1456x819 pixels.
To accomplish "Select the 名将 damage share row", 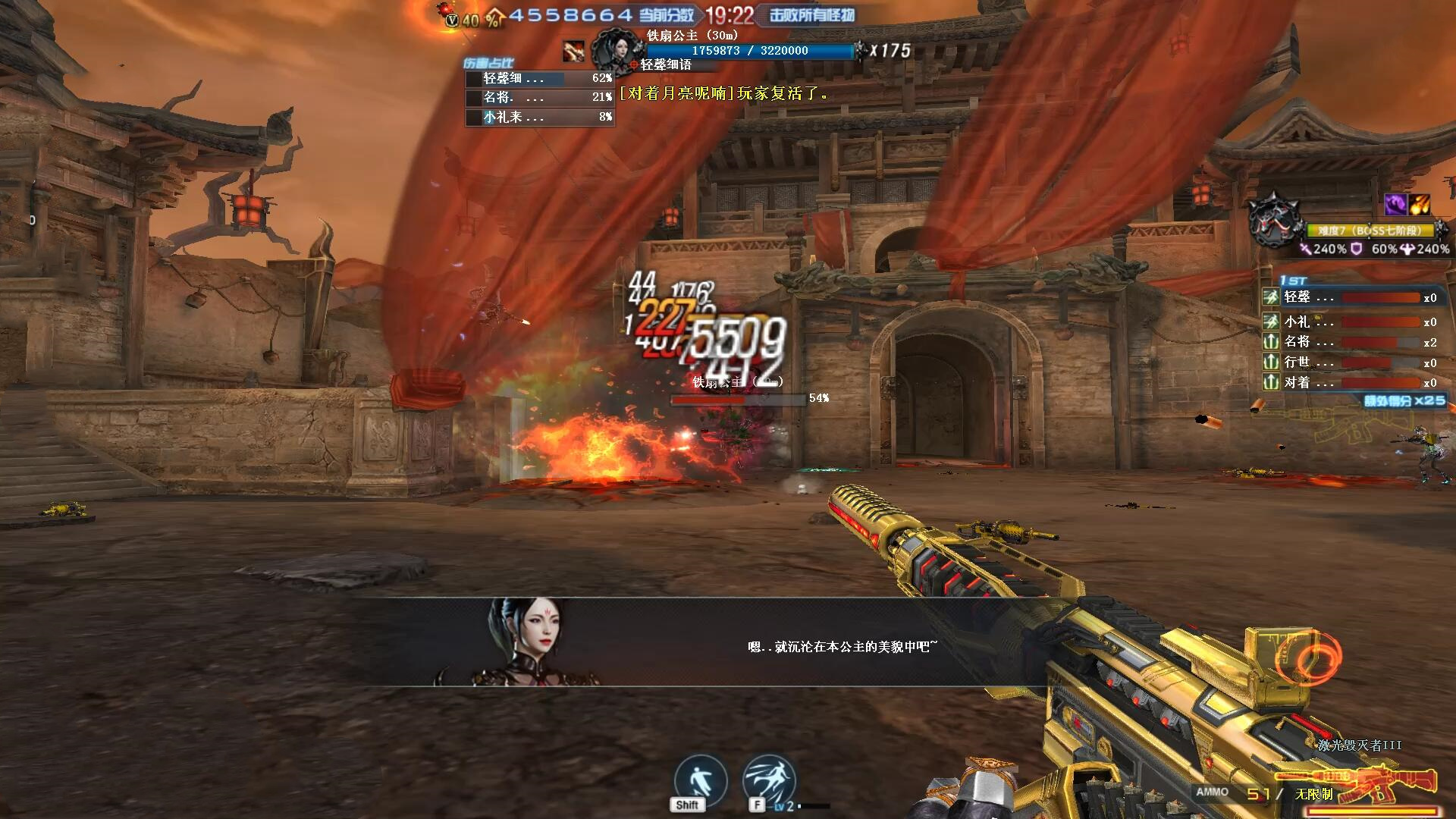I will (539, 97).
